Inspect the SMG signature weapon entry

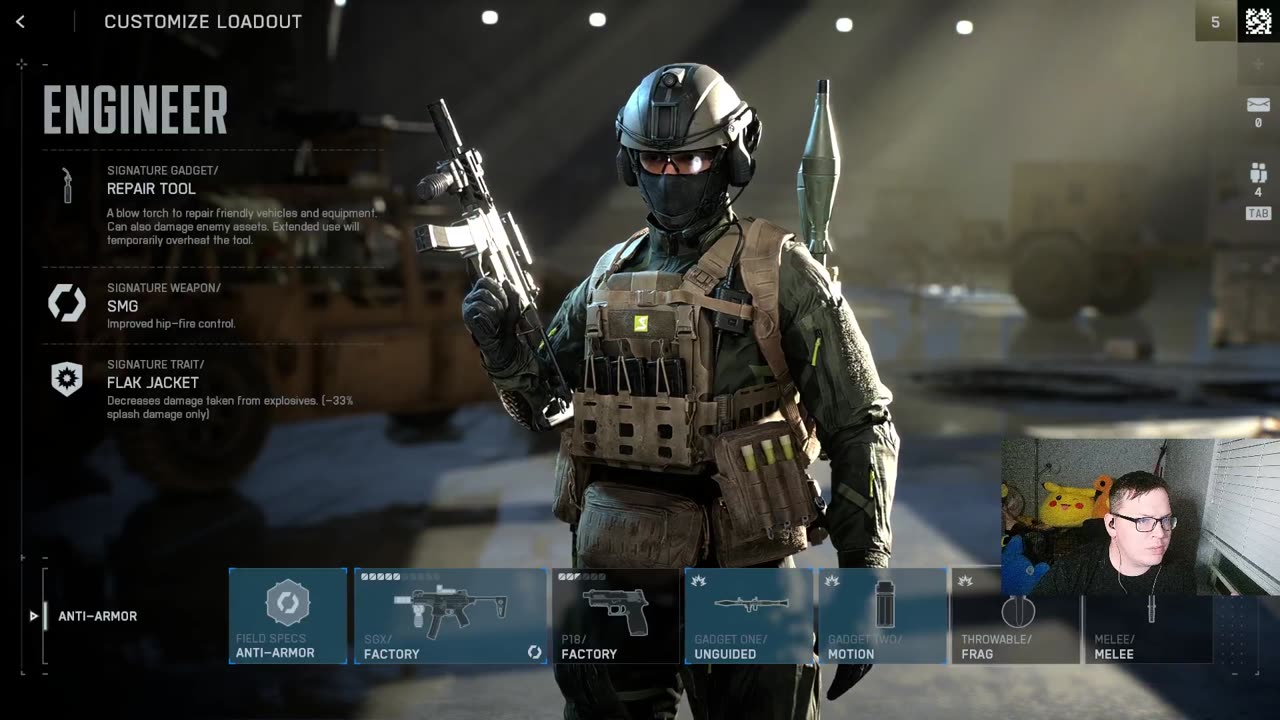122,306
